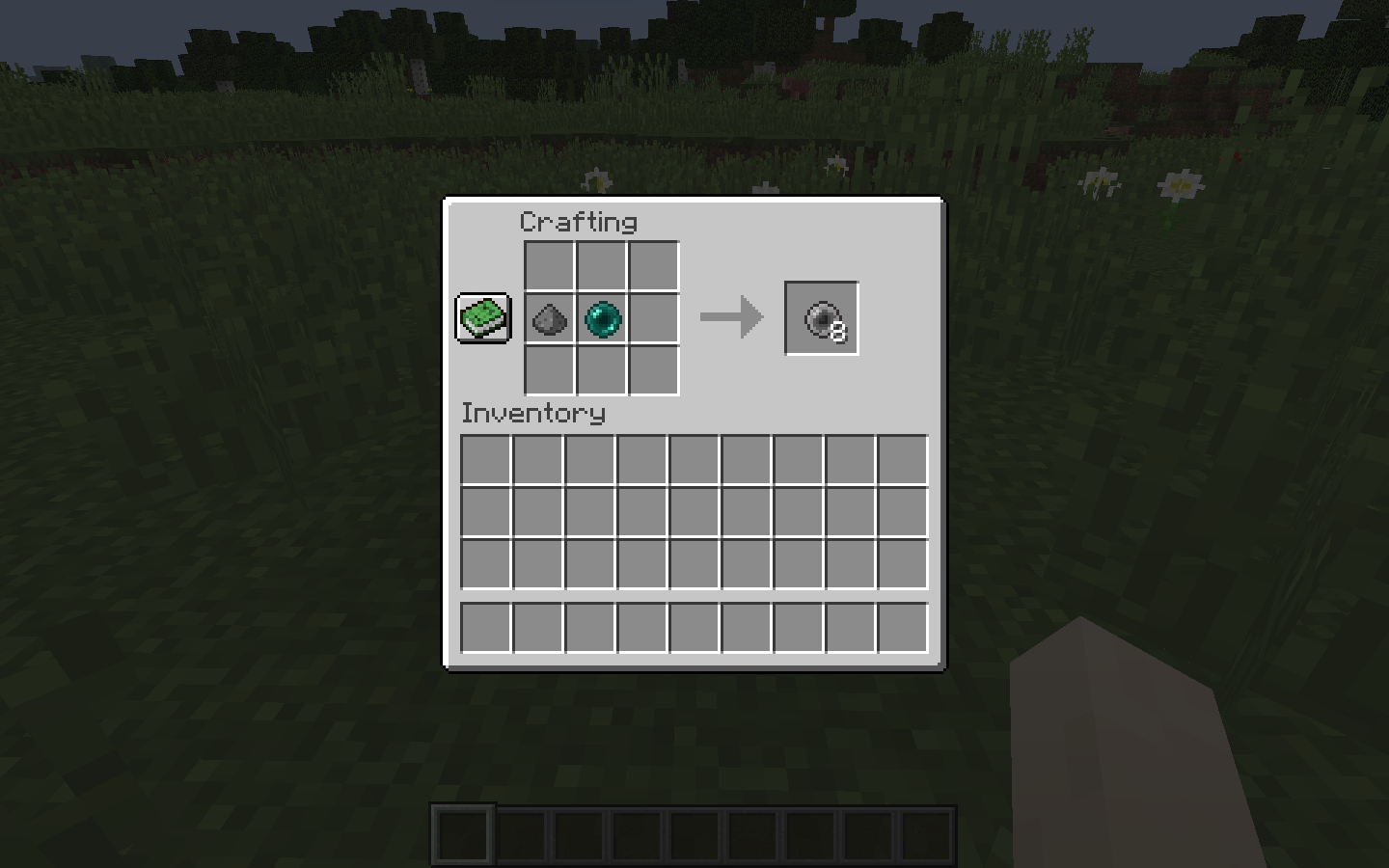Click the crafting slot right of the ender pearl
Viewport: 1389px width, 868px height.
[x=653, y=319]
